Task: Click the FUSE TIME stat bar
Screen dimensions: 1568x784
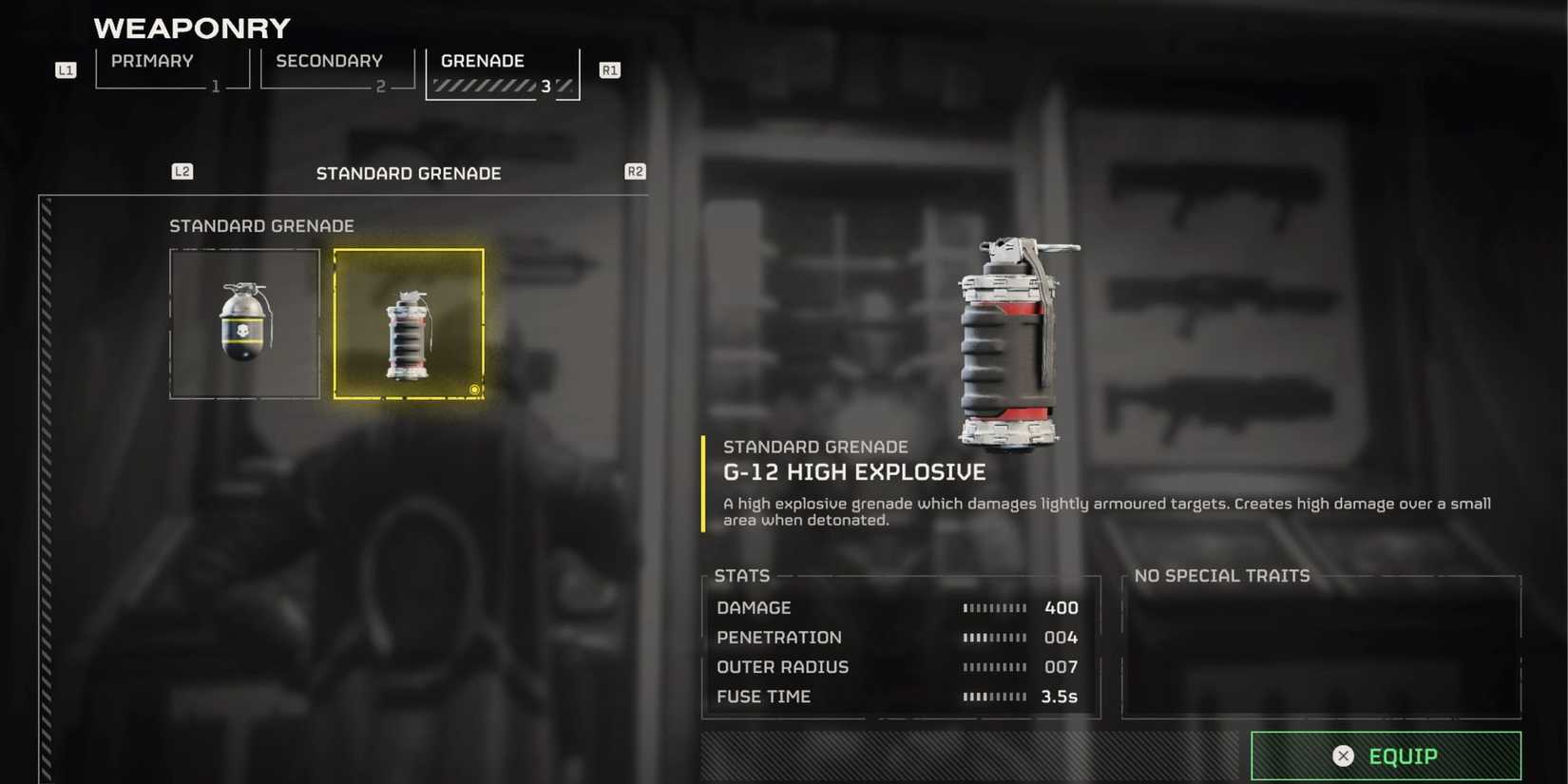Action: (x=994, y=697)
